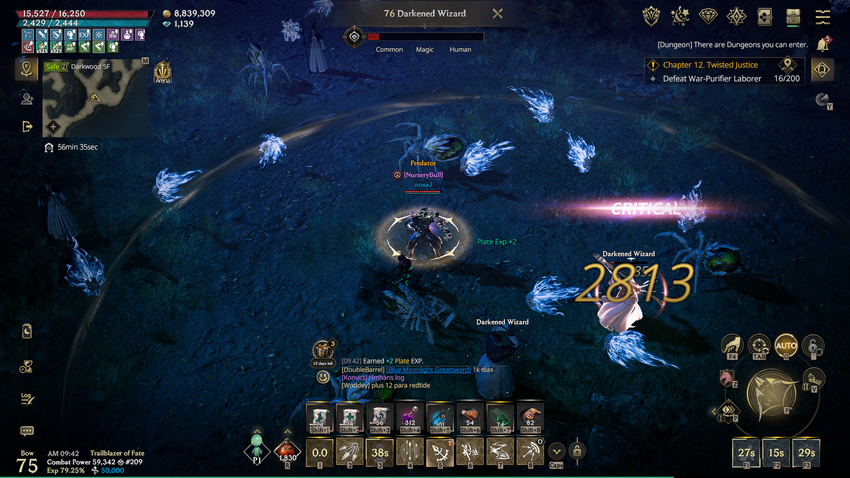Click the quest map pin icon

click(787, 64)
